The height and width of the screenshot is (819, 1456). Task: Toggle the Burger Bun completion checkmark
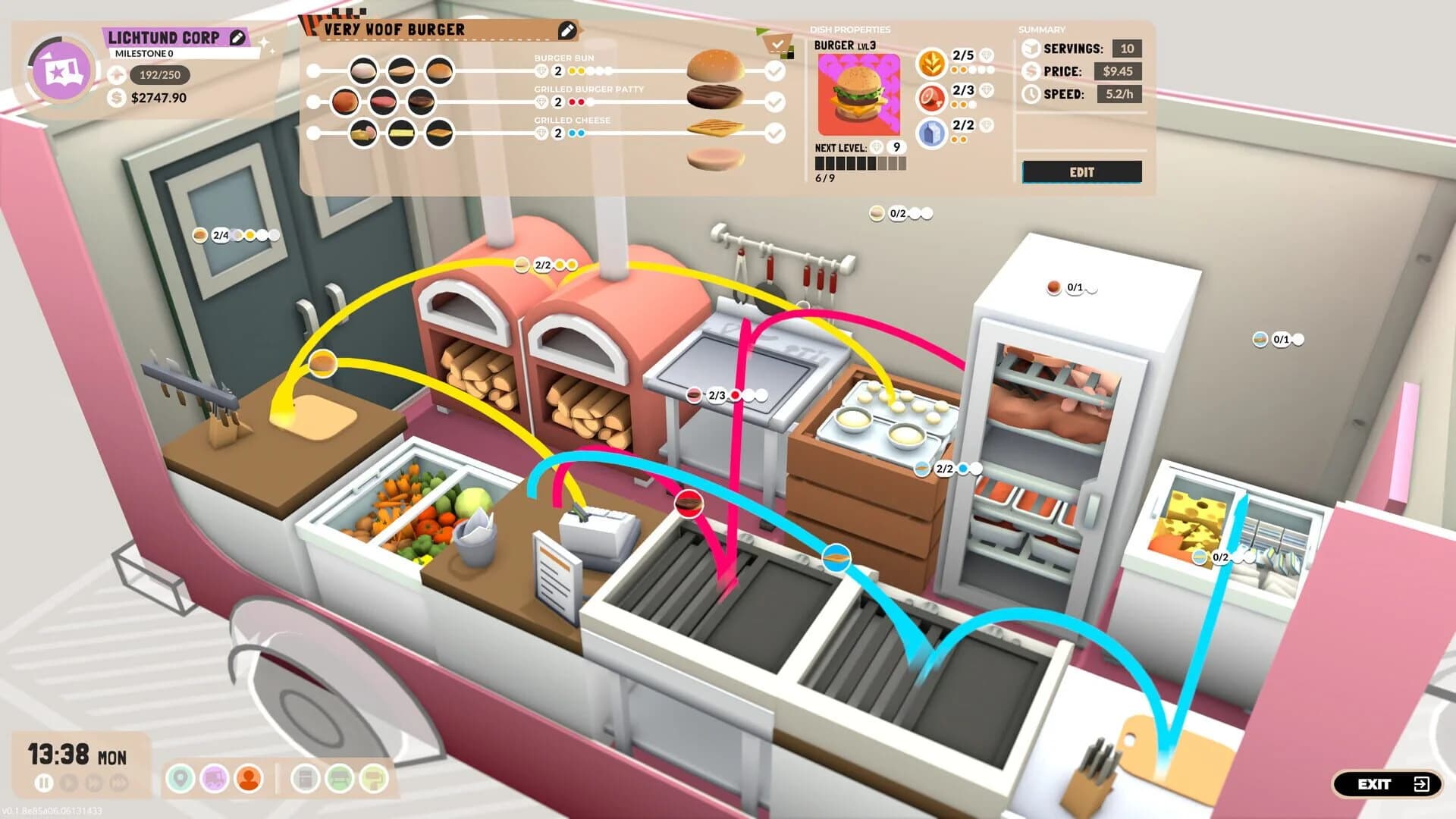775,71
